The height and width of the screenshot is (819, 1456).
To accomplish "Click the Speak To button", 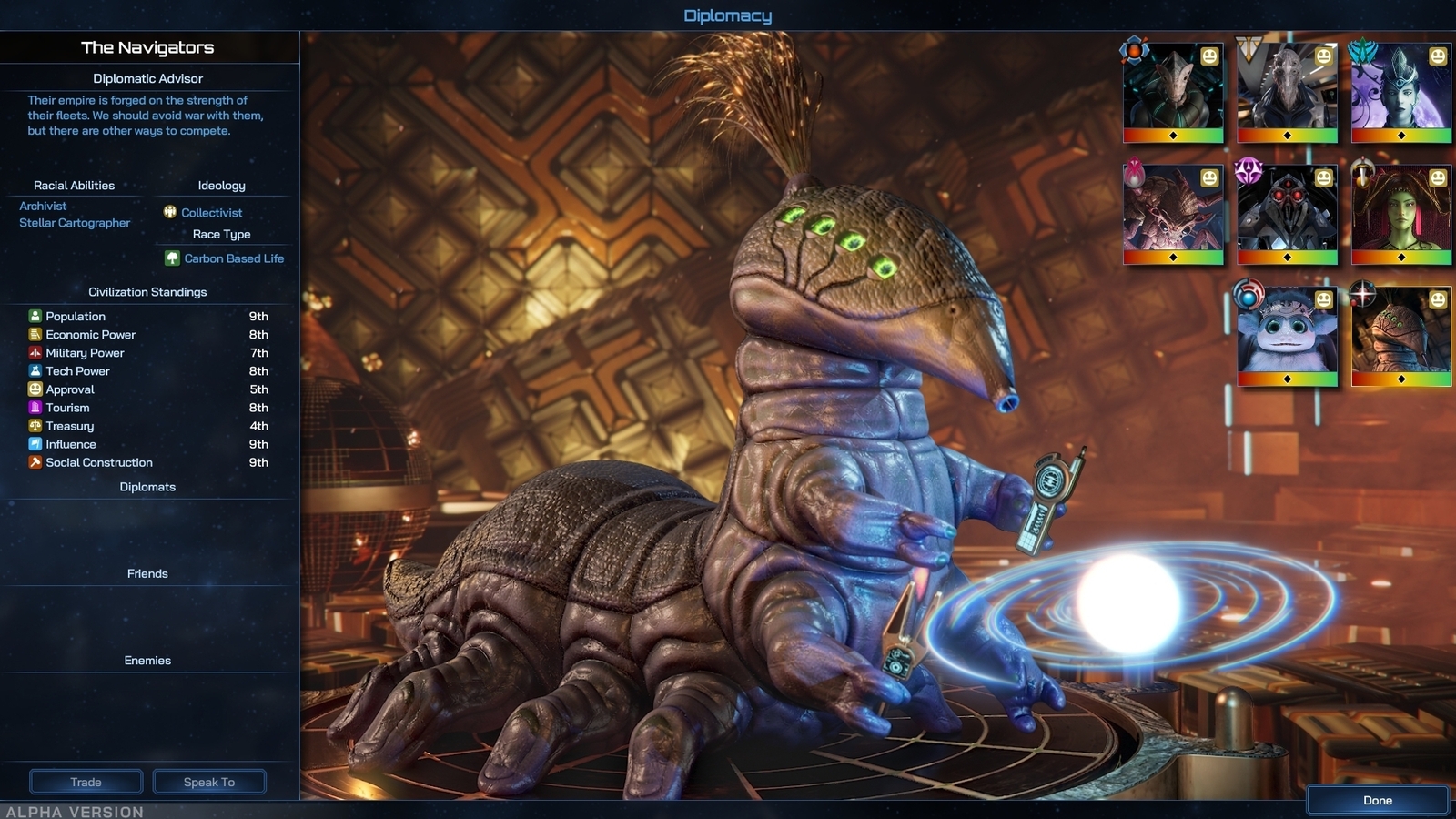I will [x=208, y=781].
